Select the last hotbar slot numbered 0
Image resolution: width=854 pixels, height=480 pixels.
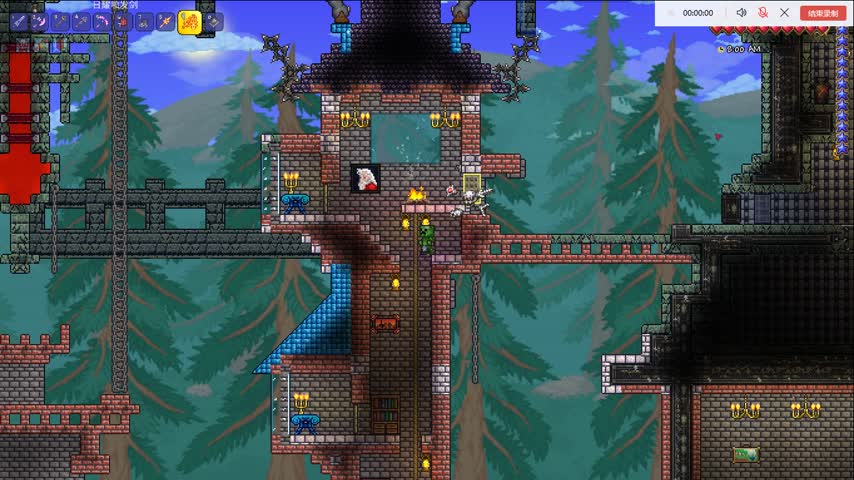[214, 21]
